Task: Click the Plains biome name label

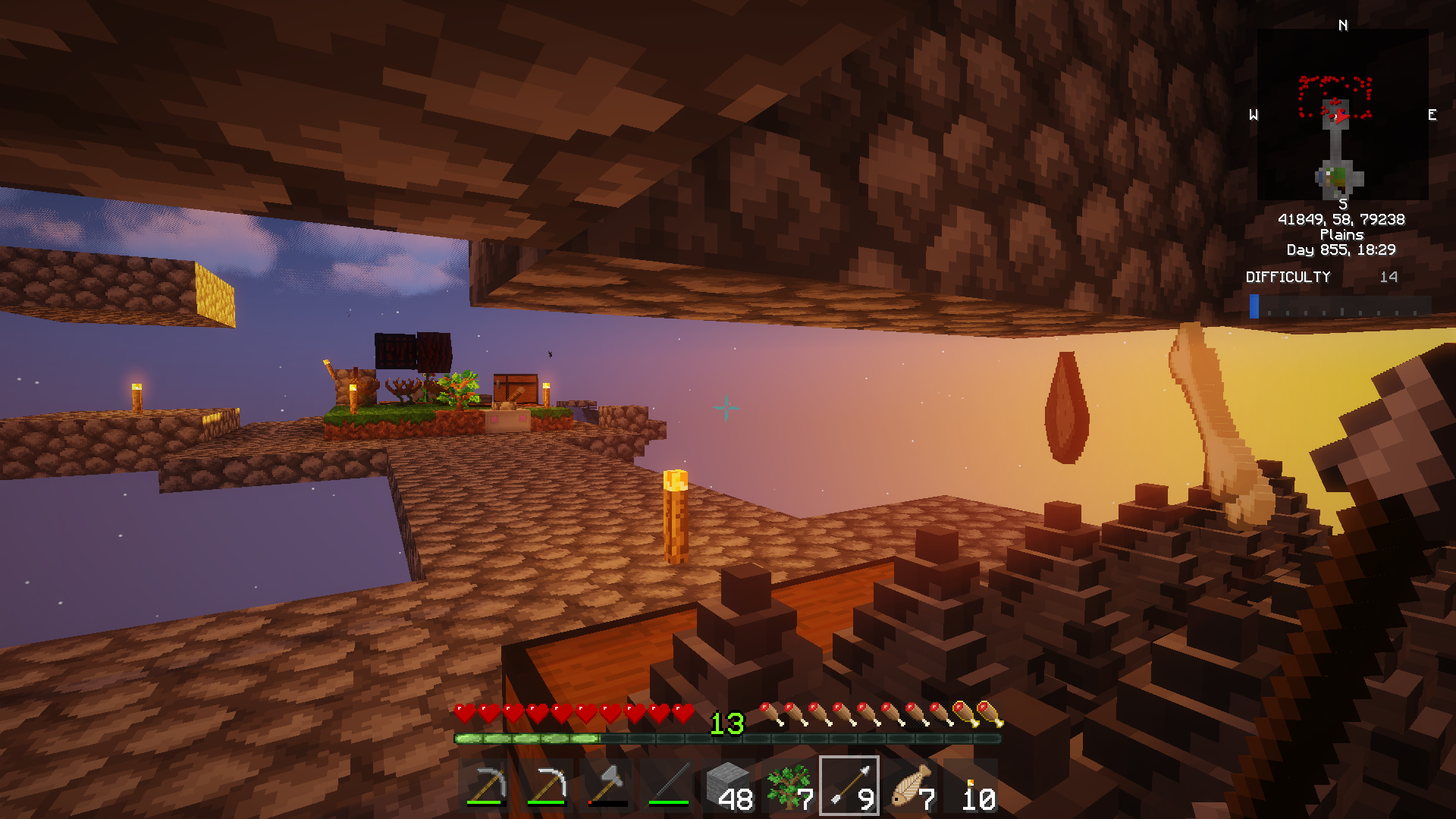Action: click(x=1342, y=235)
